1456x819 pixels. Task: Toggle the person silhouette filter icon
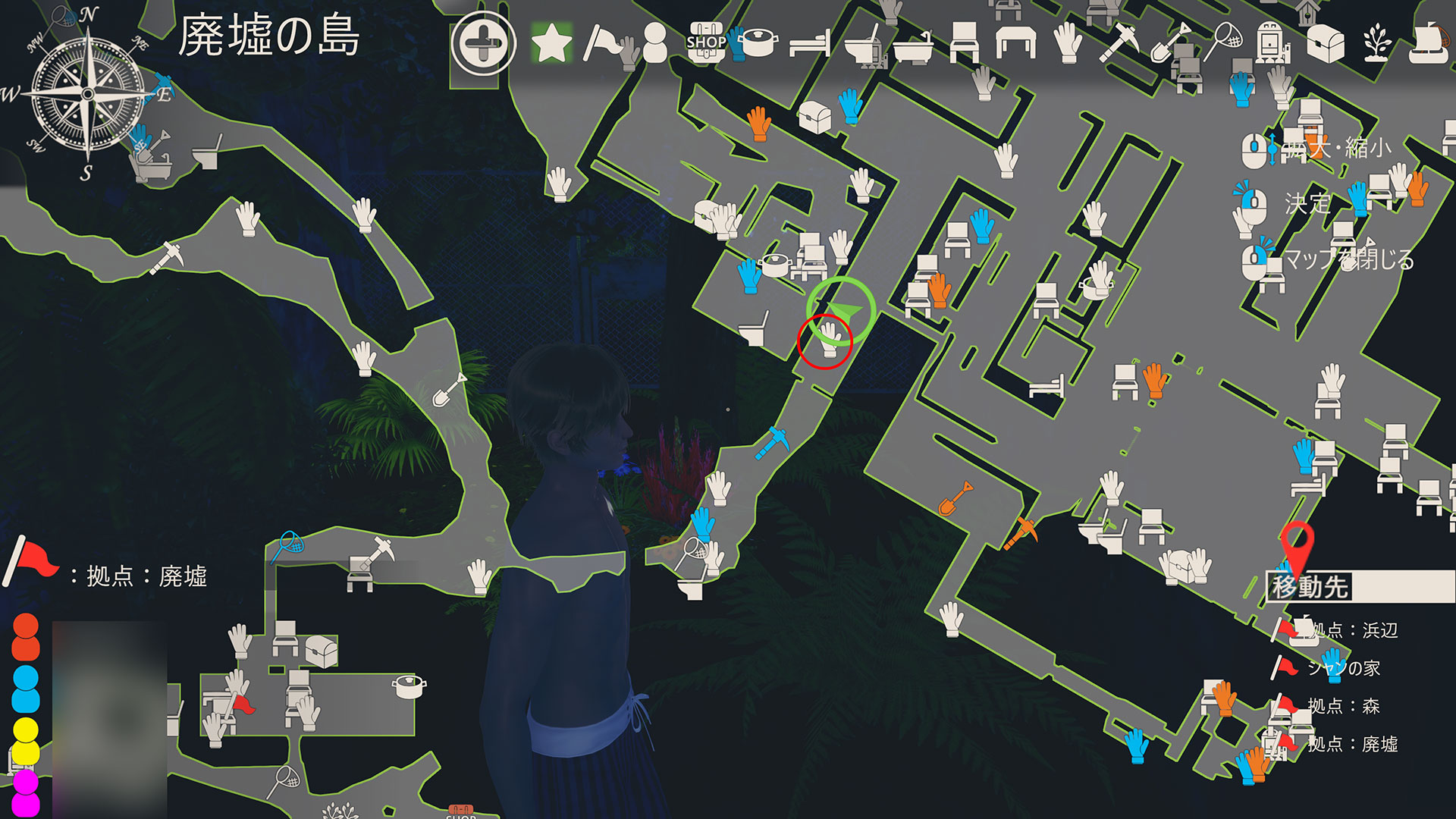coord(654,42)
